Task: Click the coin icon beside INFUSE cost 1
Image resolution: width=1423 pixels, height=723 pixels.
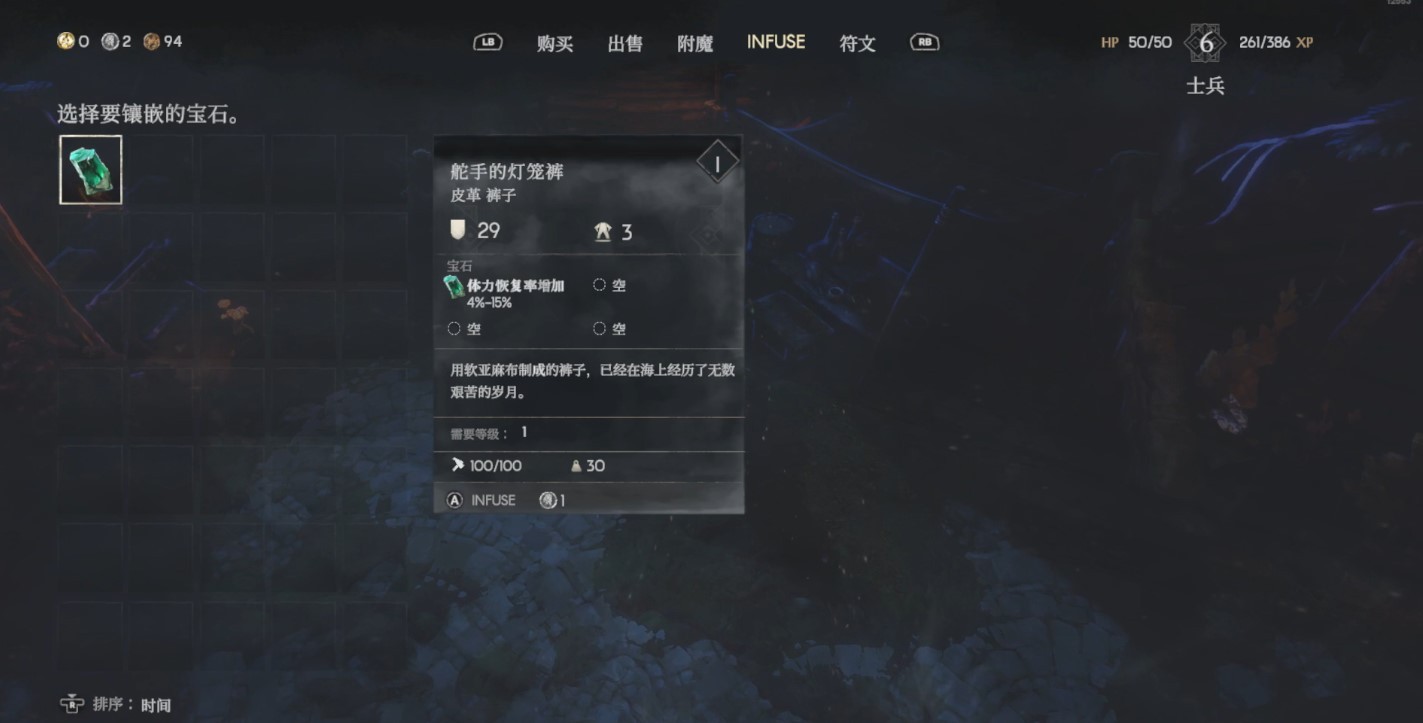Action: [548, 499]
